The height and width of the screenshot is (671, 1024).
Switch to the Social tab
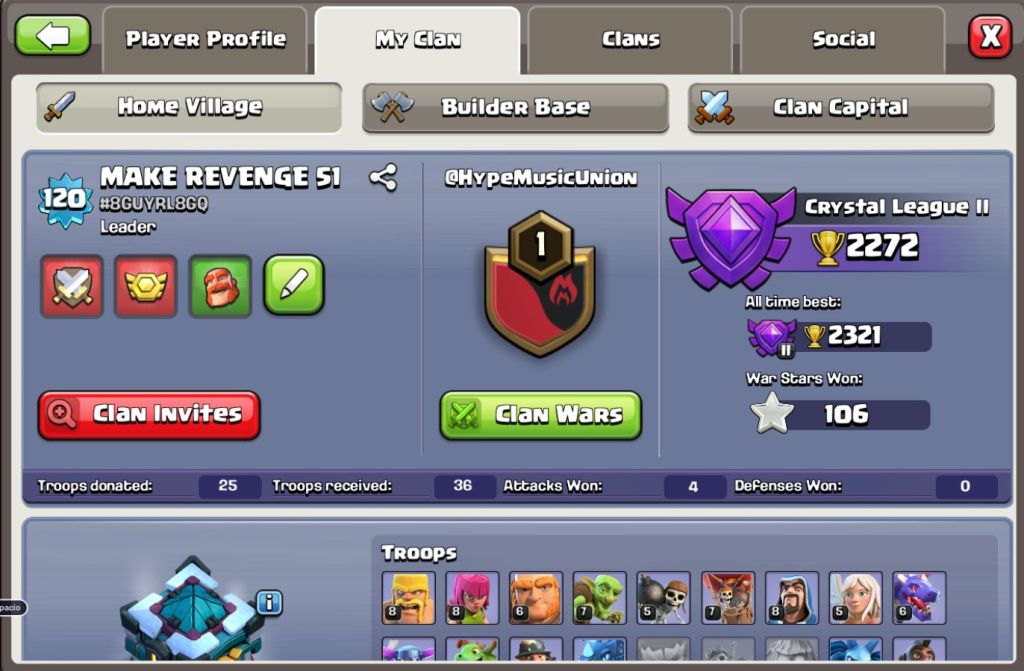(843, 40)
